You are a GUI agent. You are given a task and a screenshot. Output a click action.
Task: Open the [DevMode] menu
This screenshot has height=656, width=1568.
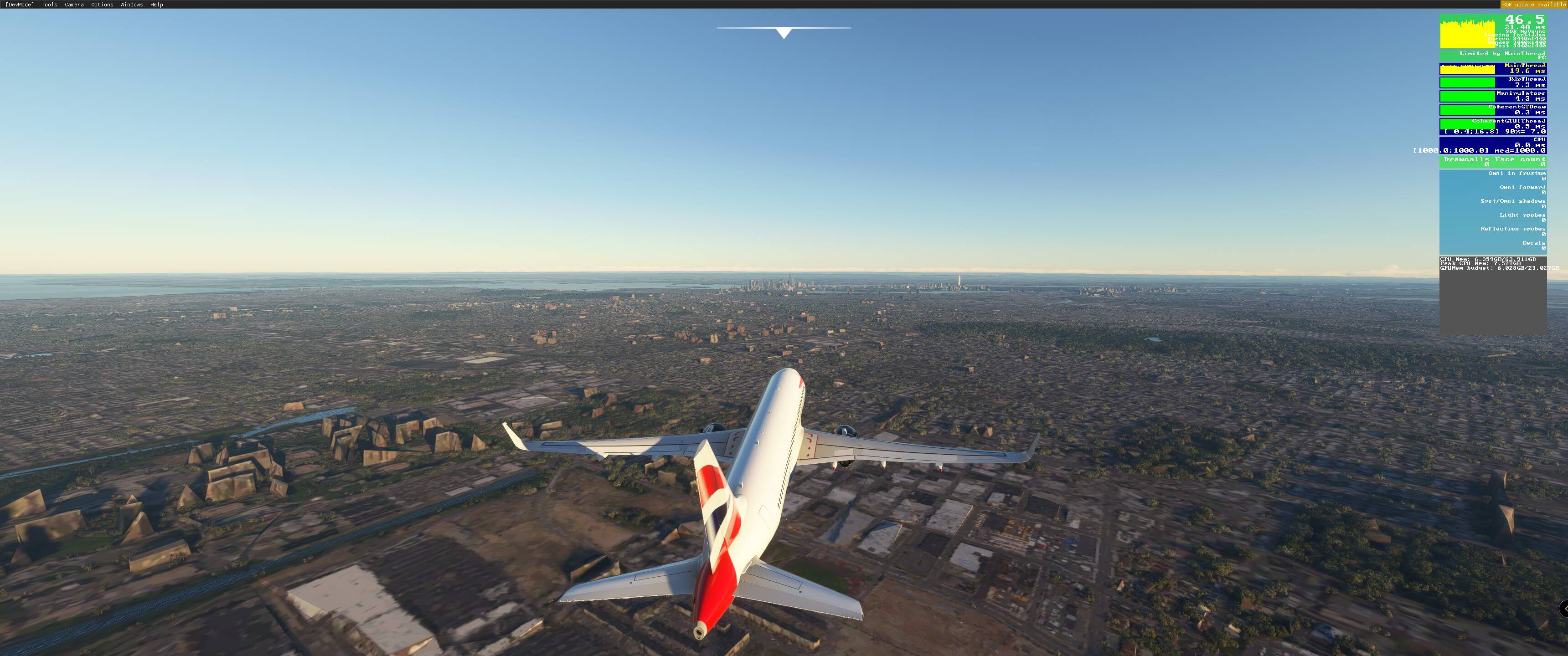(20, 4)
